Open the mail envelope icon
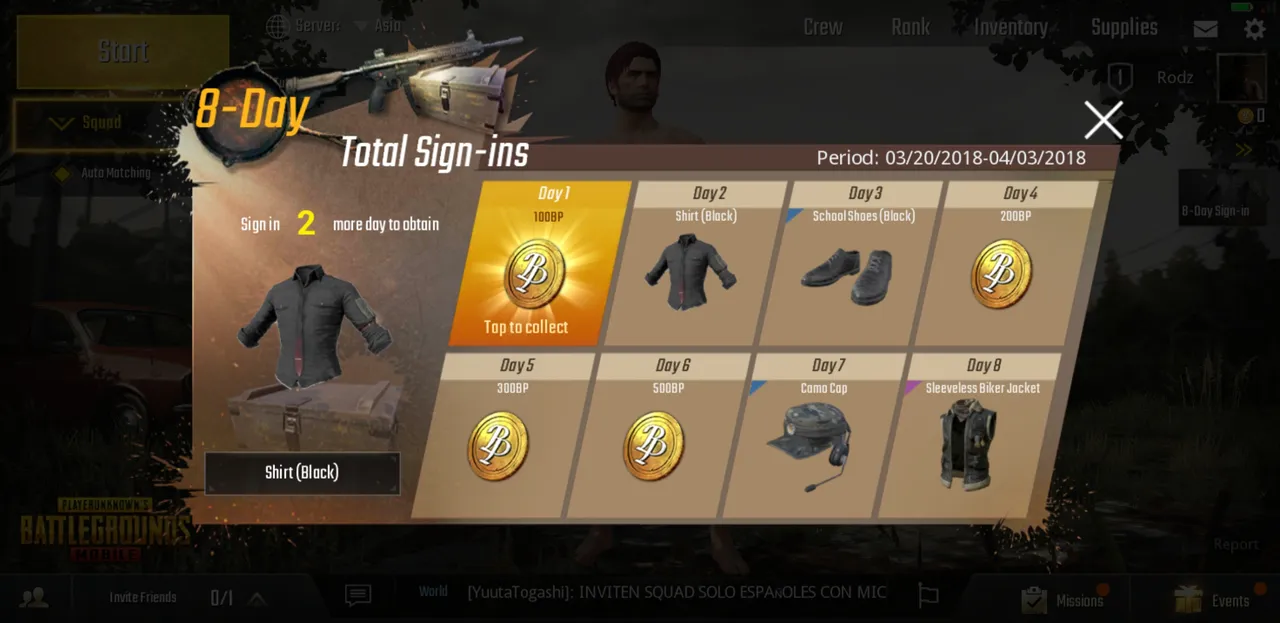The height and width of the screenshot is (623, 1280). coord(1205,29)
